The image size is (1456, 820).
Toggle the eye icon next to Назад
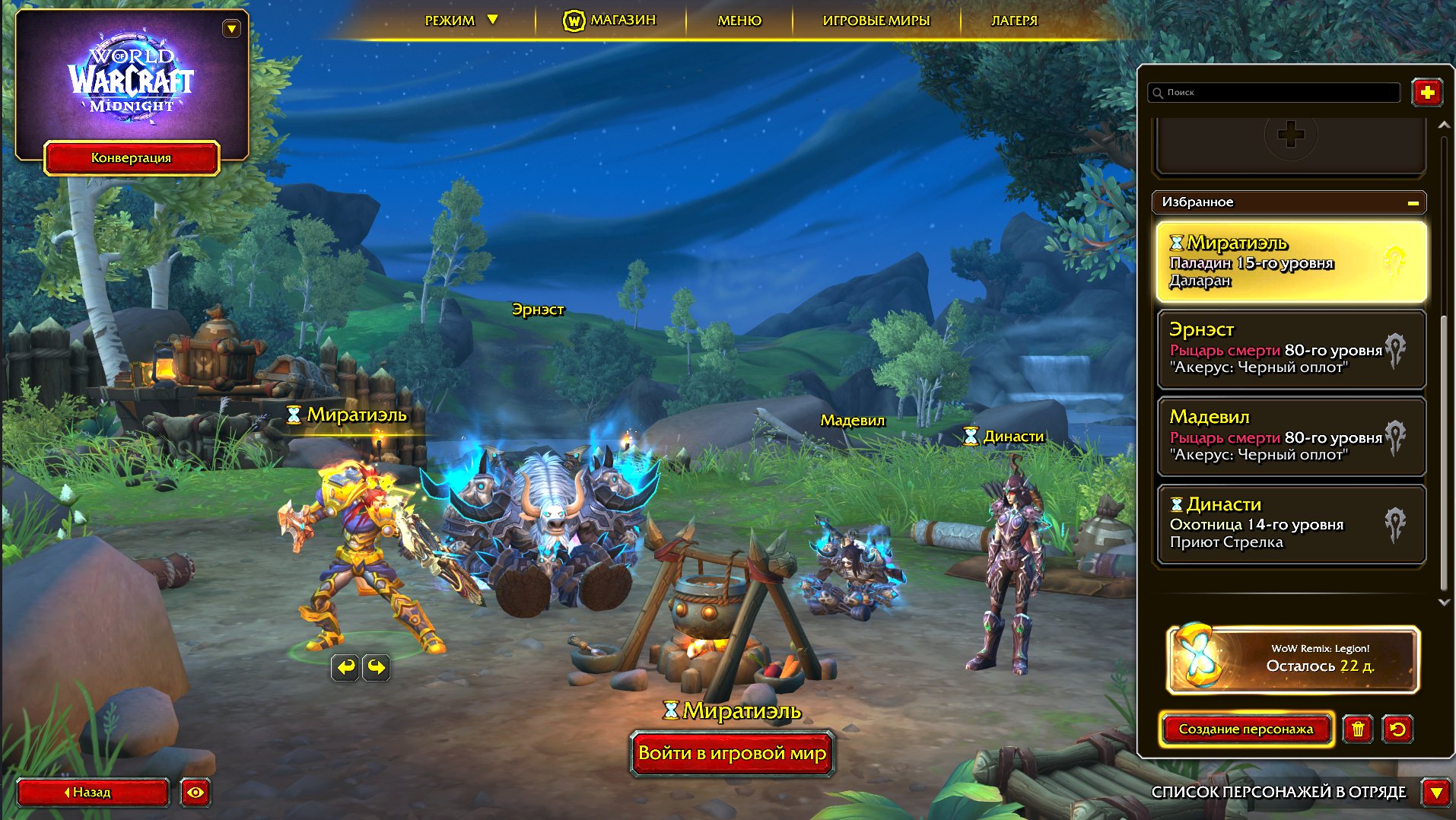click(196, 793)
